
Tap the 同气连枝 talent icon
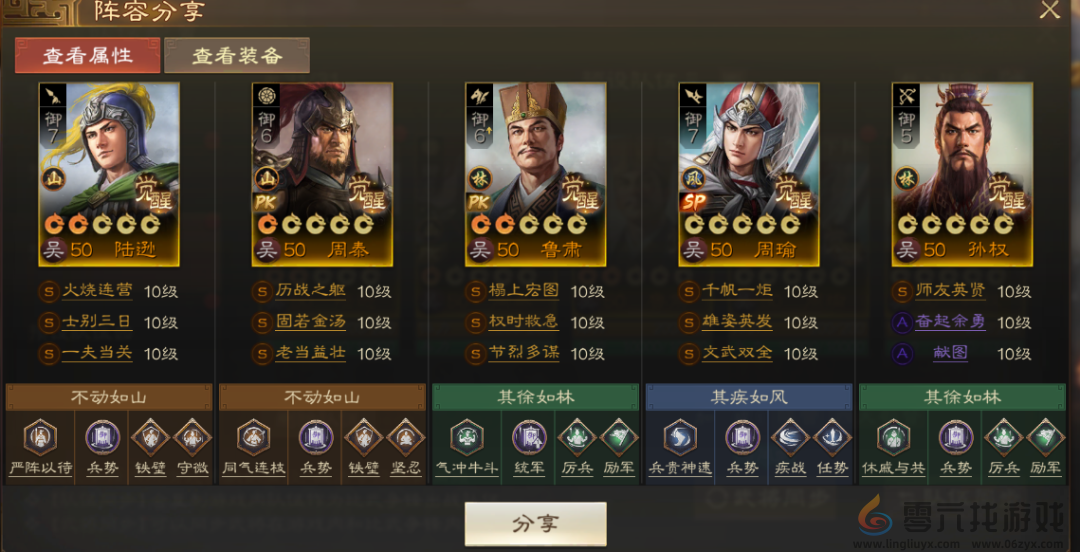pos(253,438)
